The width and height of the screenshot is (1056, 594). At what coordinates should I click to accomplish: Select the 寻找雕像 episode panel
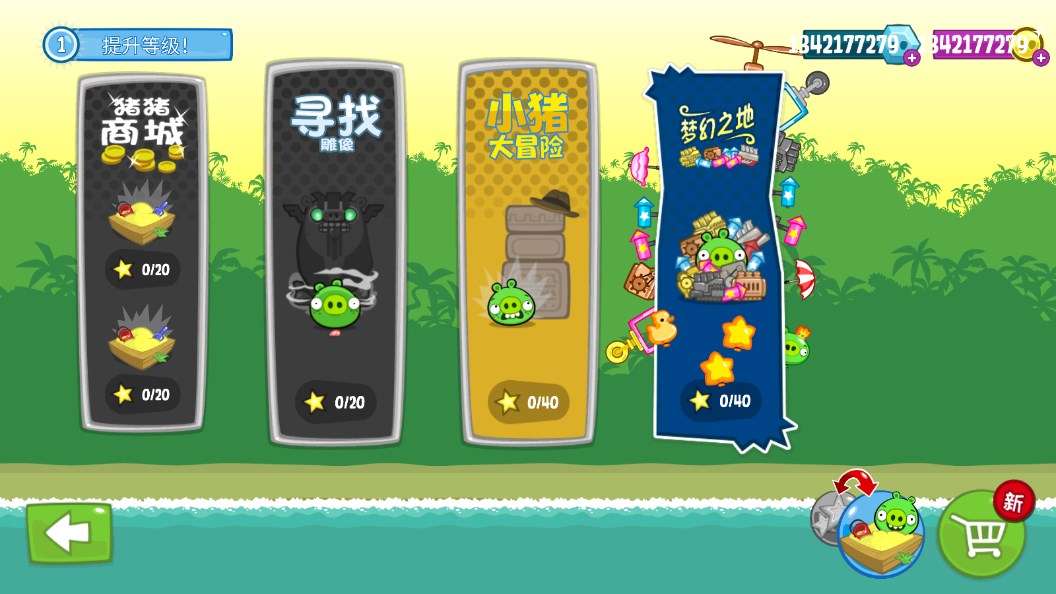pos(336,253)
